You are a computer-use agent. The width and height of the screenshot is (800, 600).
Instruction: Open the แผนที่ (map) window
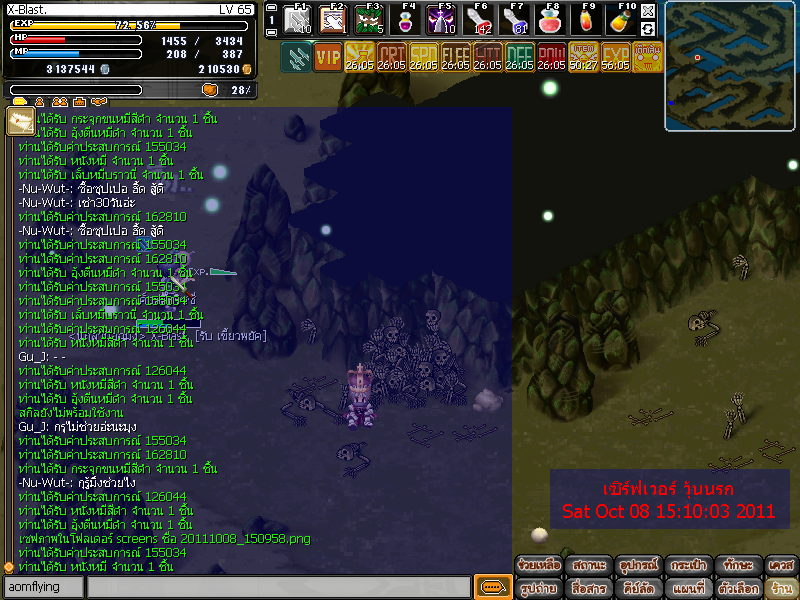[687, 588]
